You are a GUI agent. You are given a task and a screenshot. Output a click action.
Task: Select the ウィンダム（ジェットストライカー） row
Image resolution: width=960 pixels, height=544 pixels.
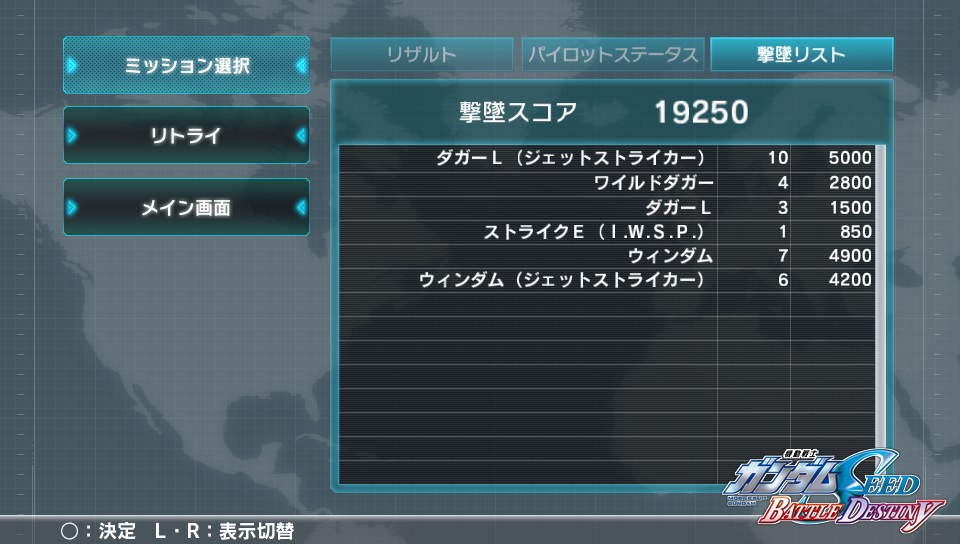(x=605, y=281)
